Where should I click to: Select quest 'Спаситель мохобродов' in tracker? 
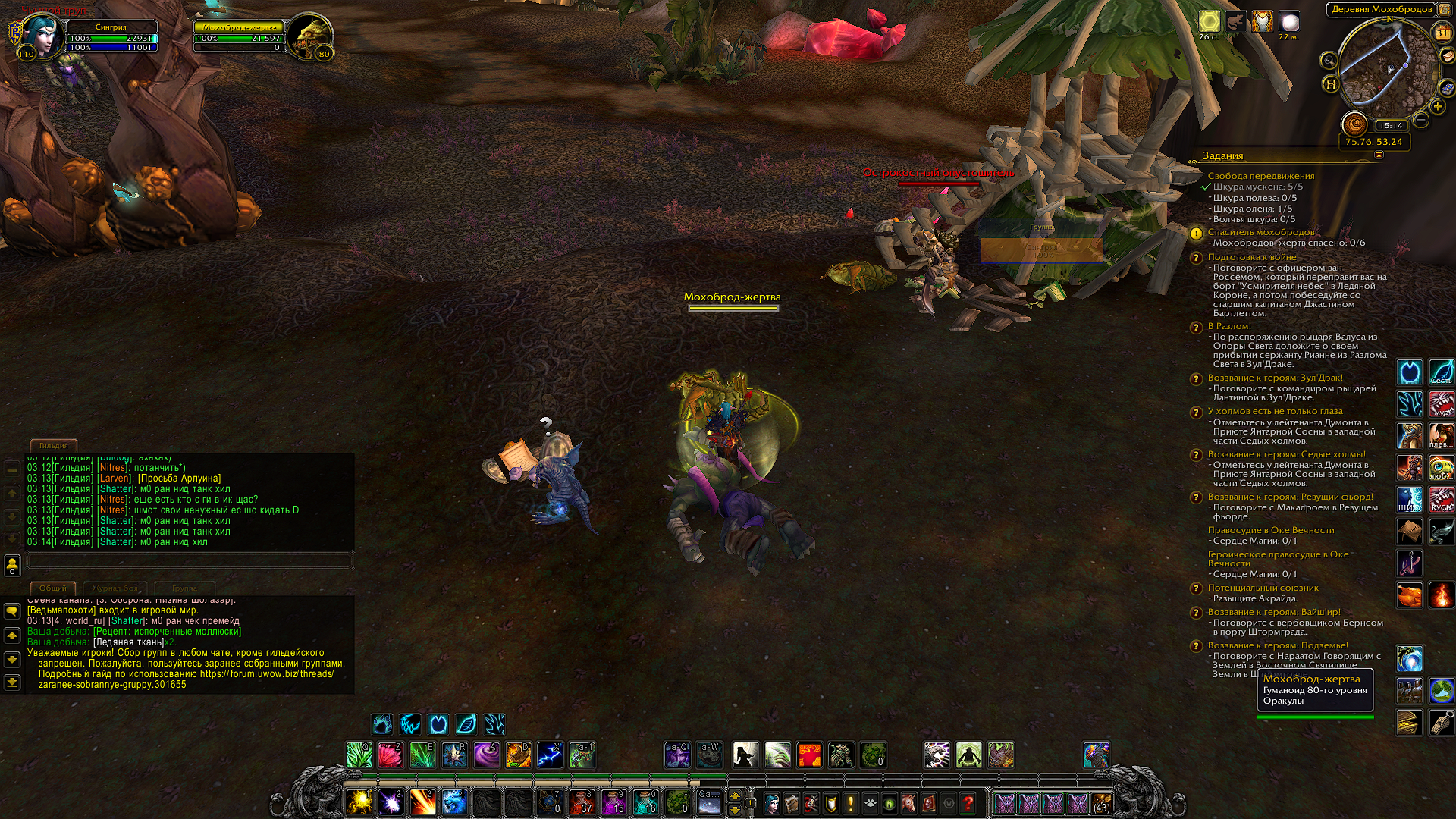click(x=1260, y=232)
